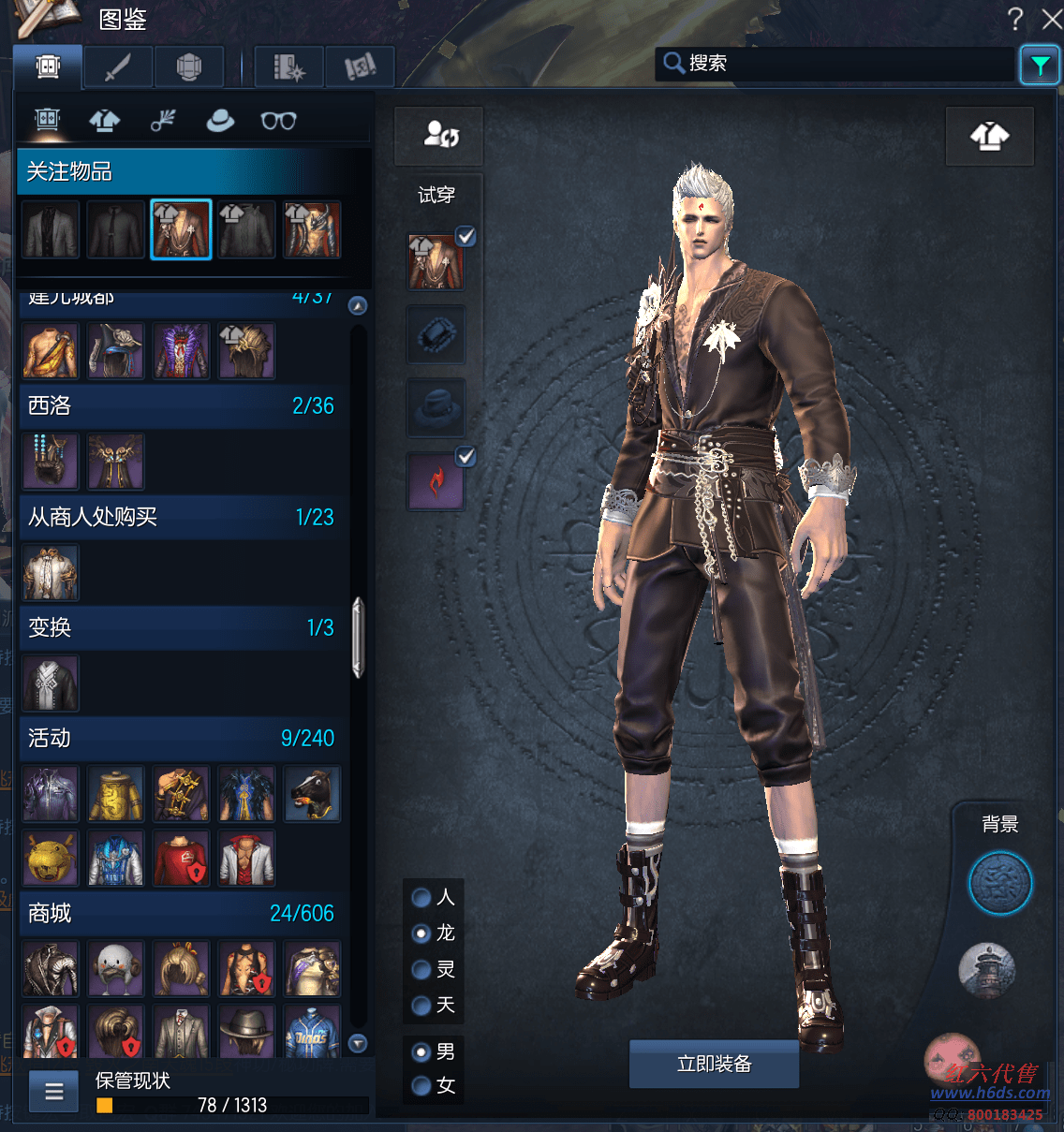Select the horse head mask costume

point(312,794)
